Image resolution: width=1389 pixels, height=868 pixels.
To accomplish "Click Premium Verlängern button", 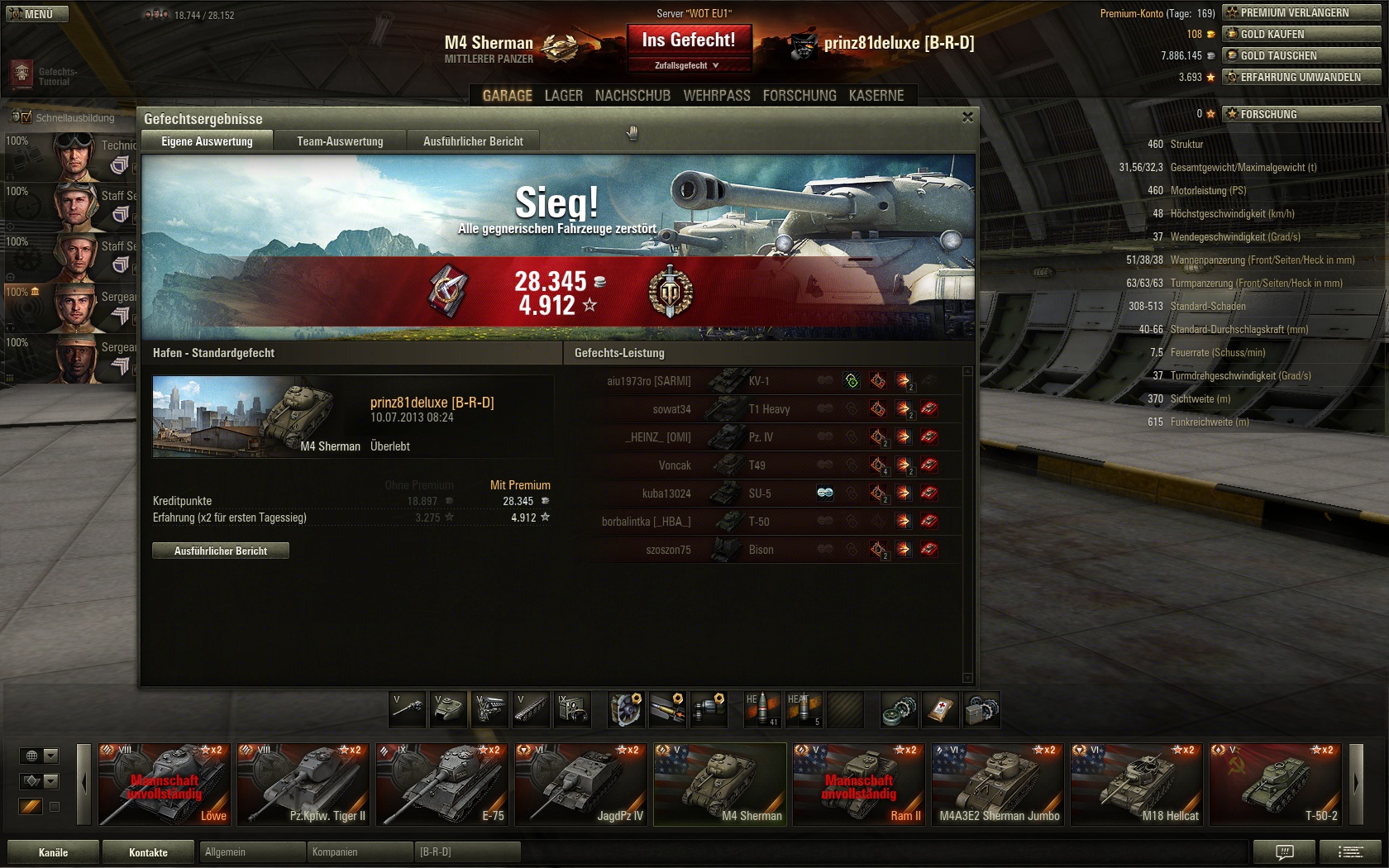I will click(1301, 12).
